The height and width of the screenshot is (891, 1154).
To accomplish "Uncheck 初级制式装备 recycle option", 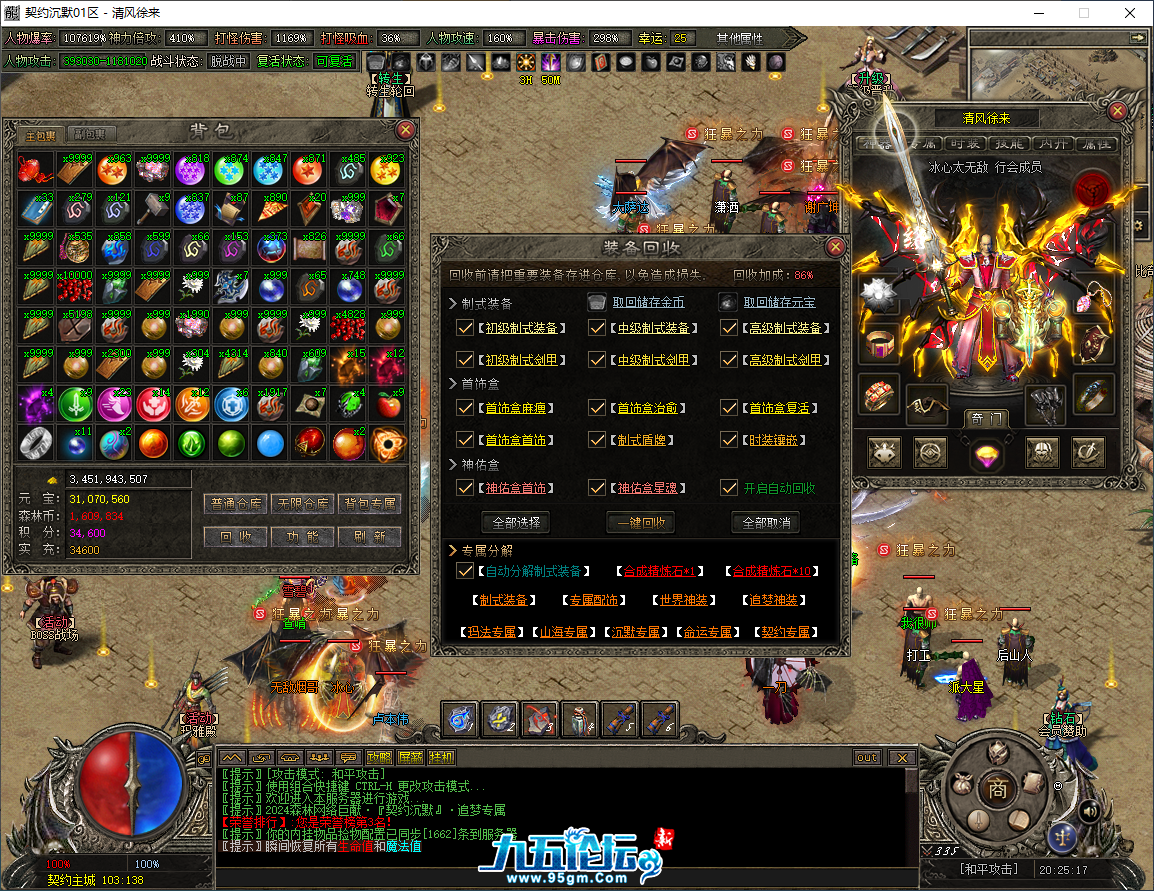I will pyautogui.click(x=464, y=328).
